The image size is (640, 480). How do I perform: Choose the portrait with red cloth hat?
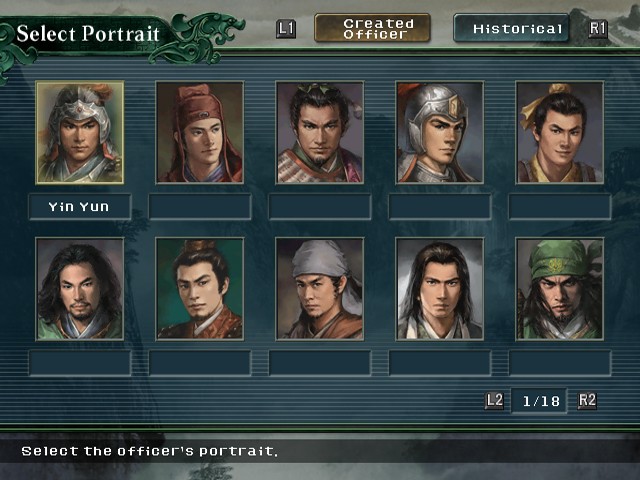(200, 132)
